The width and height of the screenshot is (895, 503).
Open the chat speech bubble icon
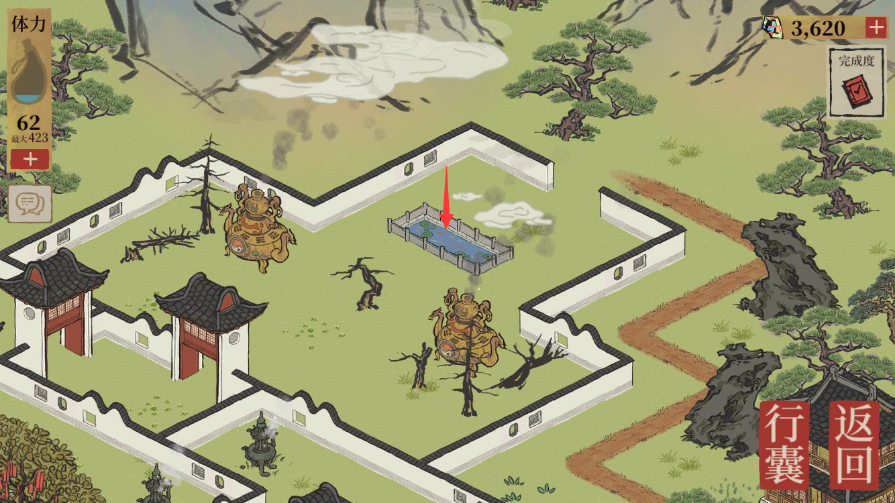30,204
